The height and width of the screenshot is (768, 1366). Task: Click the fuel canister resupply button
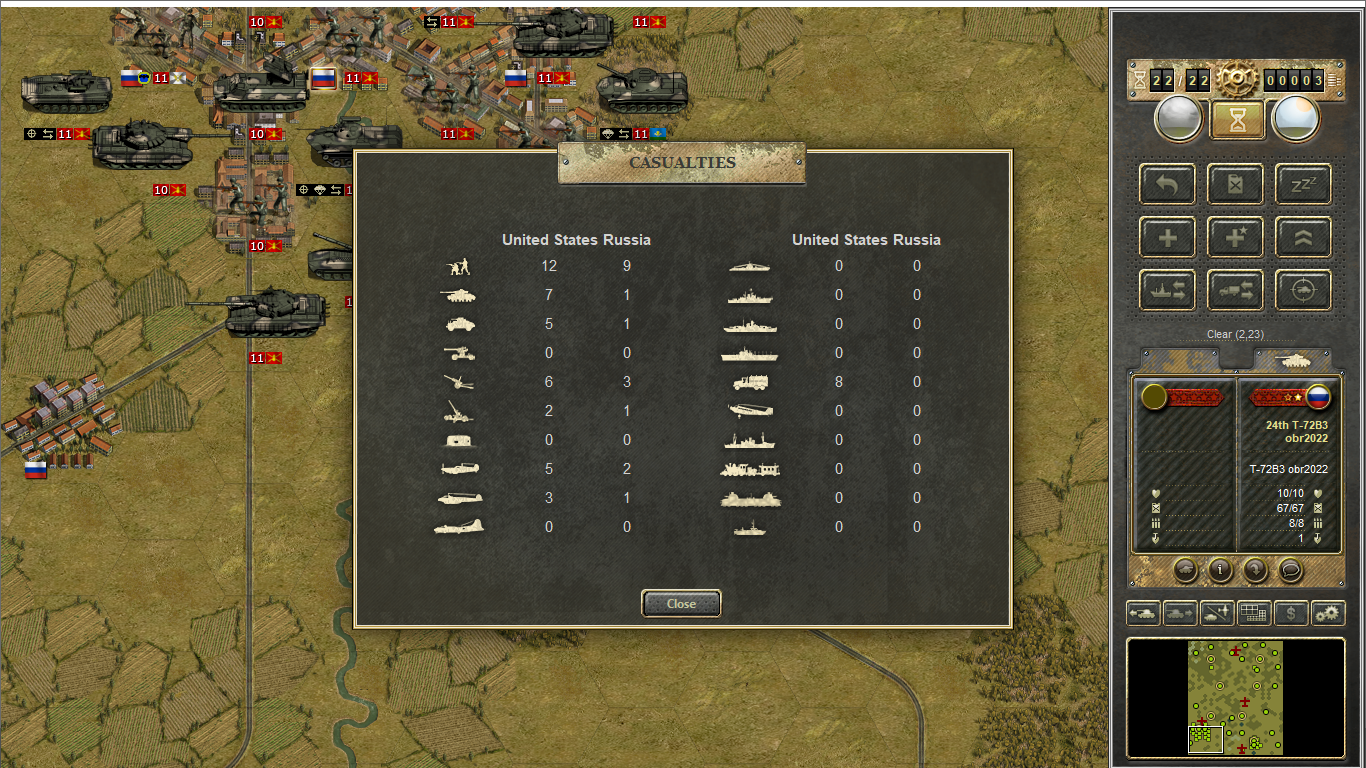point(1235,184)
